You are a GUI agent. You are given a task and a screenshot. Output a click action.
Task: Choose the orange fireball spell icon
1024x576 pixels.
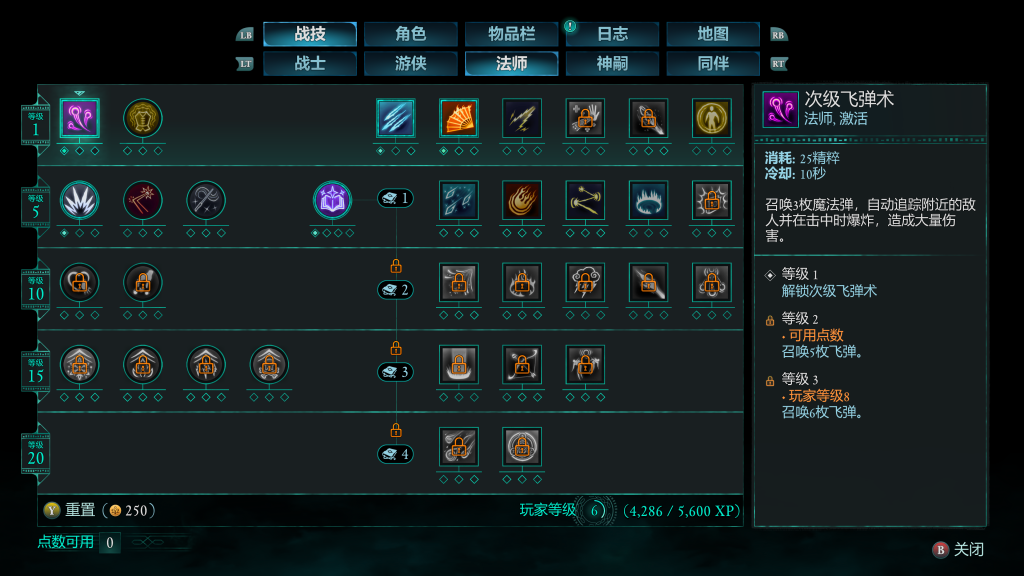(x=522, y=200)
